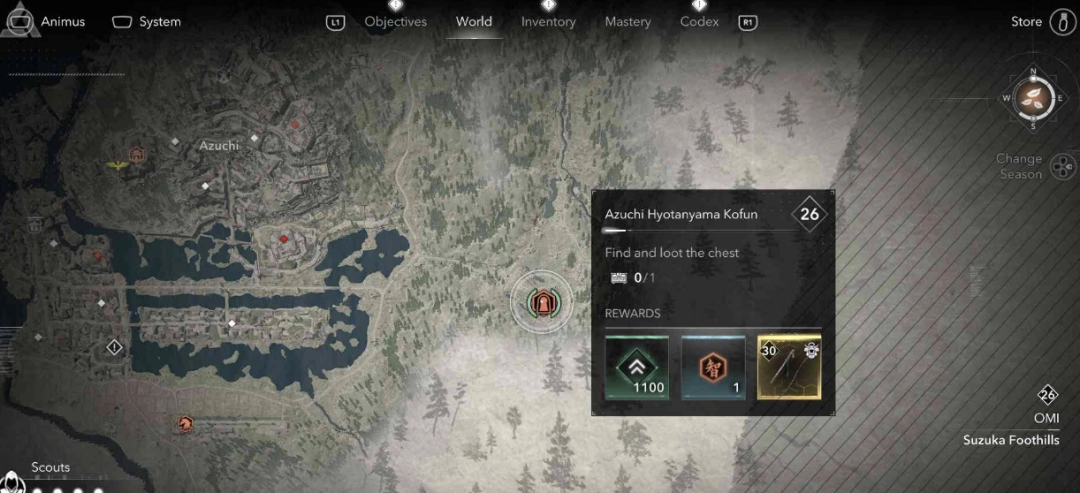This screenshot has width=1080, height=493.
Task: Click the orange horse marker south of Azuchi
Action: tap(184, 424)
